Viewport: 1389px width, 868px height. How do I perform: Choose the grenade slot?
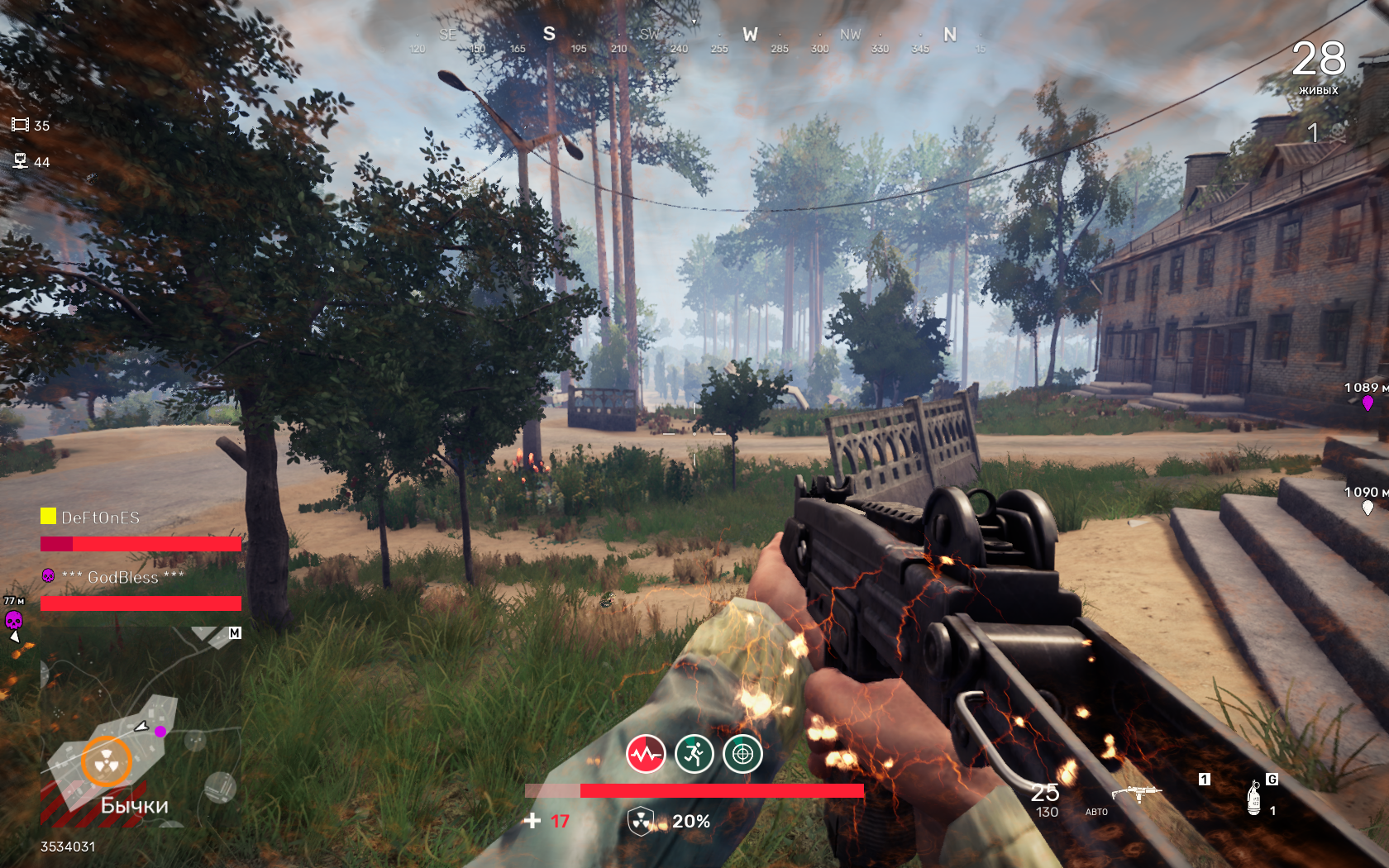[1254, 798]
